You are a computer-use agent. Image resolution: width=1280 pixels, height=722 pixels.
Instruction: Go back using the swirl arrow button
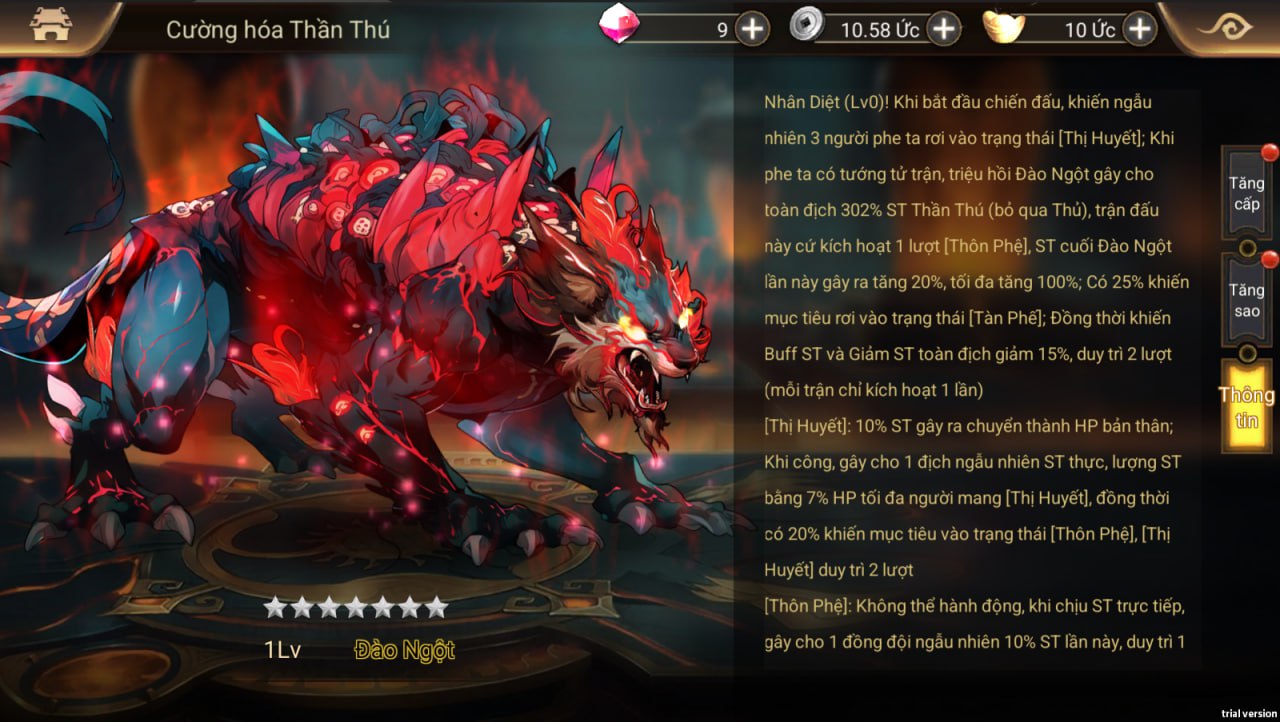click(x=1225, y=27)
